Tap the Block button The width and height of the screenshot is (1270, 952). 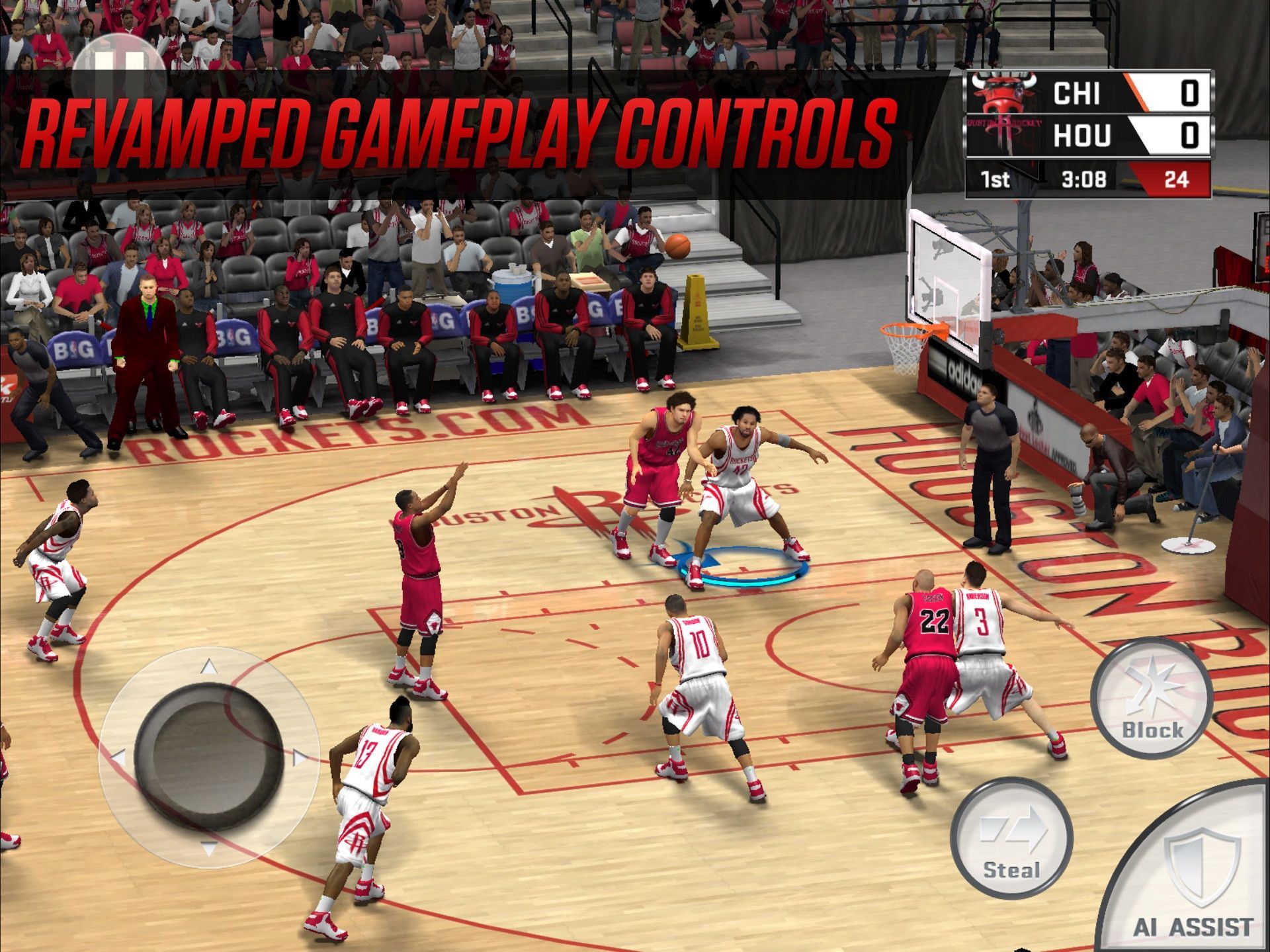1152,699
